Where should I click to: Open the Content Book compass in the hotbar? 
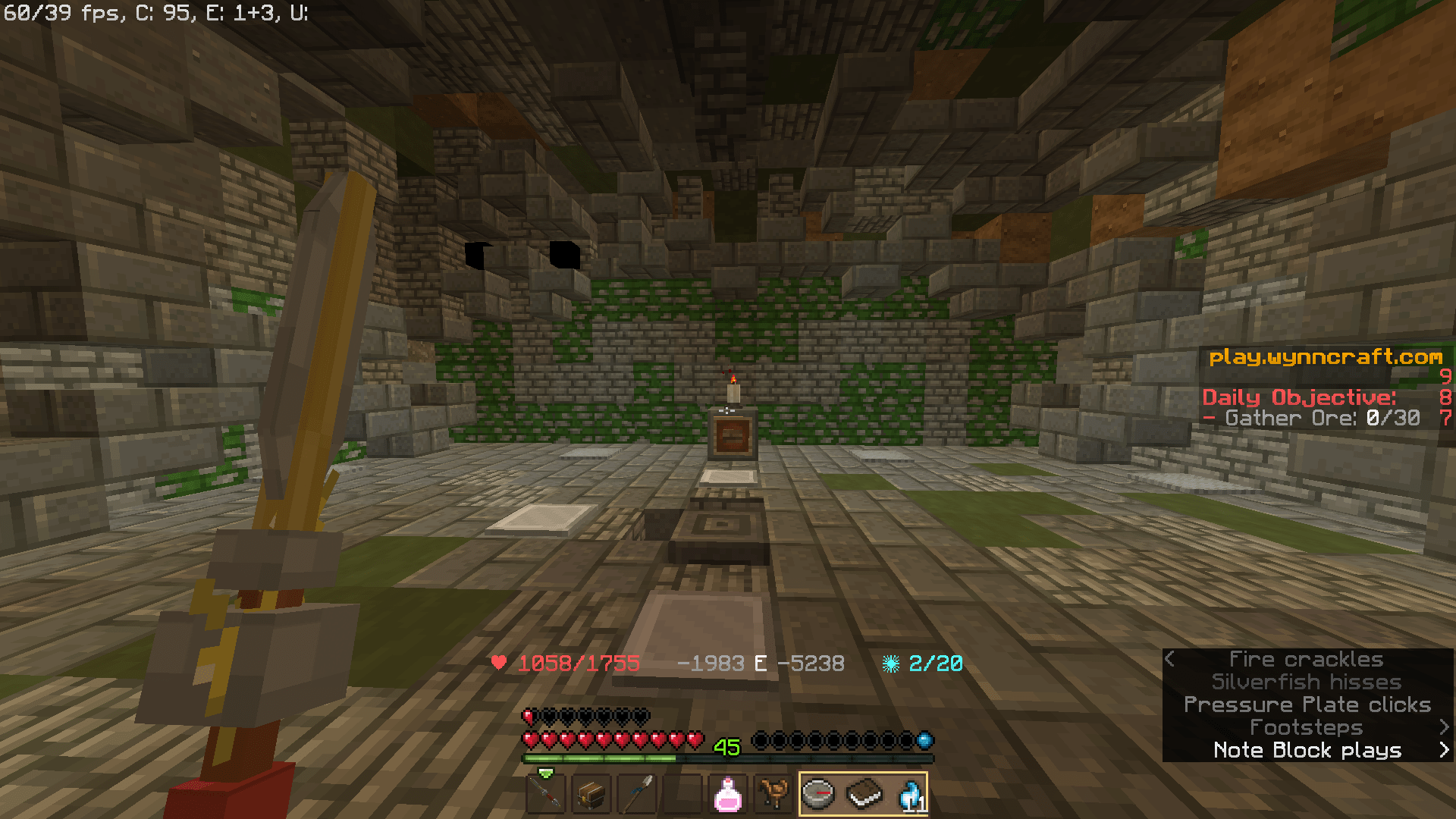[x=819, y=794]
